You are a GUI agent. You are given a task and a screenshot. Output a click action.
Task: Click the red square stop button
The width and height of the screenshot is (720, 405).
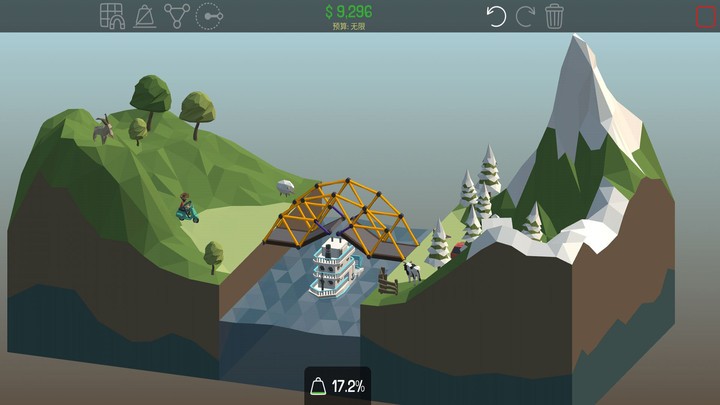706,17
